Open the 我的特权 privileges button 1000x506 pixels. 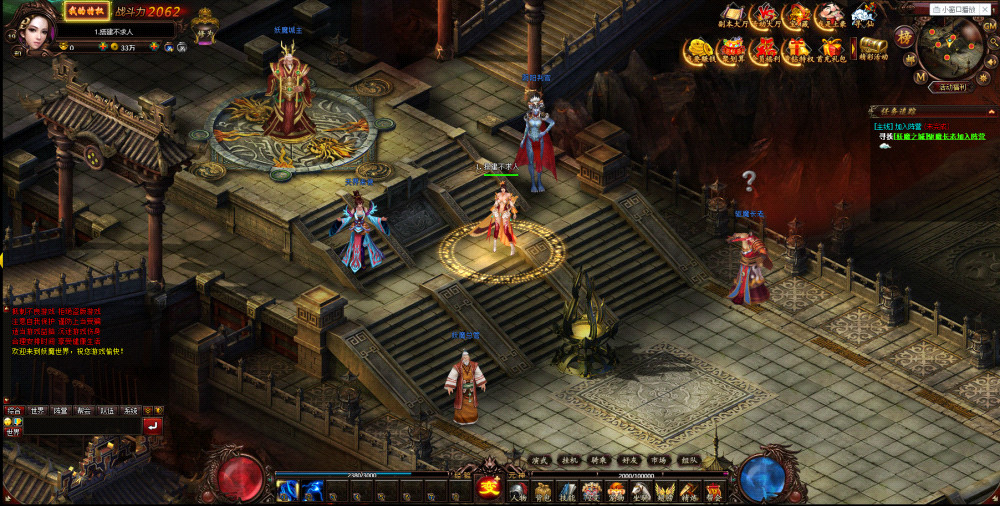(x=87, y=11)
